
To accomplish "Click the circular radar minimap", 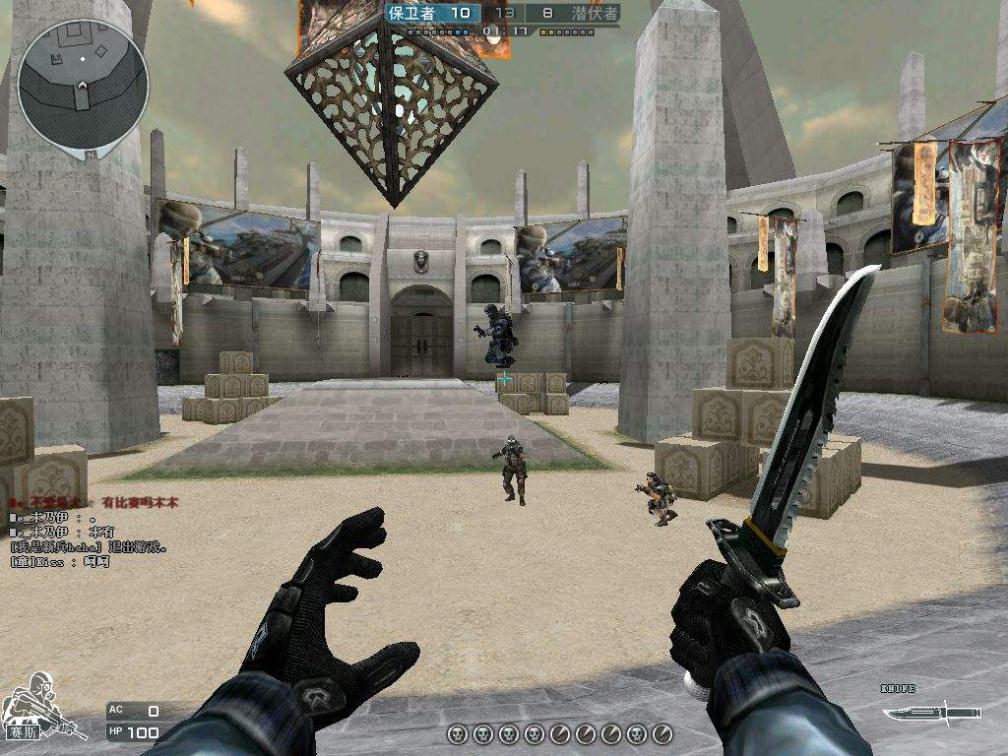I will coord(82,85).
